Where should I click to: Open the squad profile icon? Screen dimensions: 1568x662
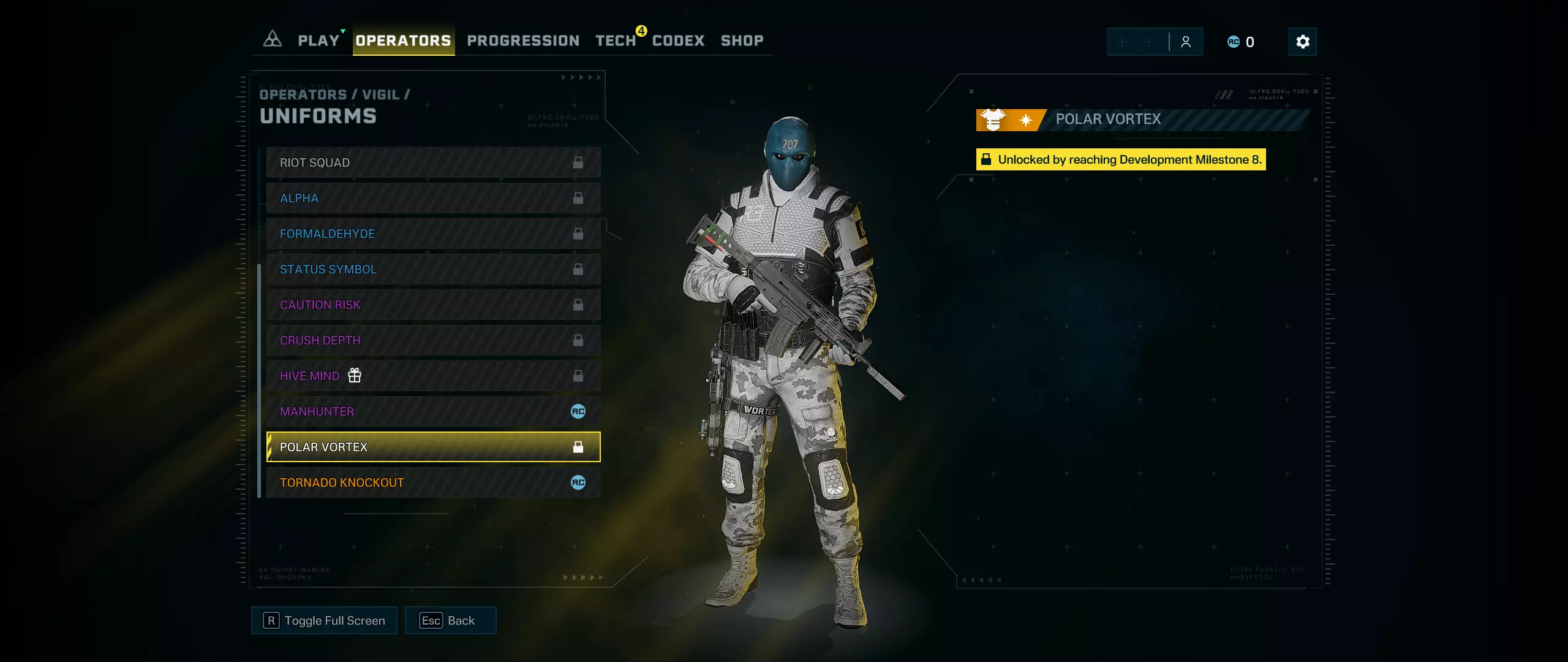1186,42
